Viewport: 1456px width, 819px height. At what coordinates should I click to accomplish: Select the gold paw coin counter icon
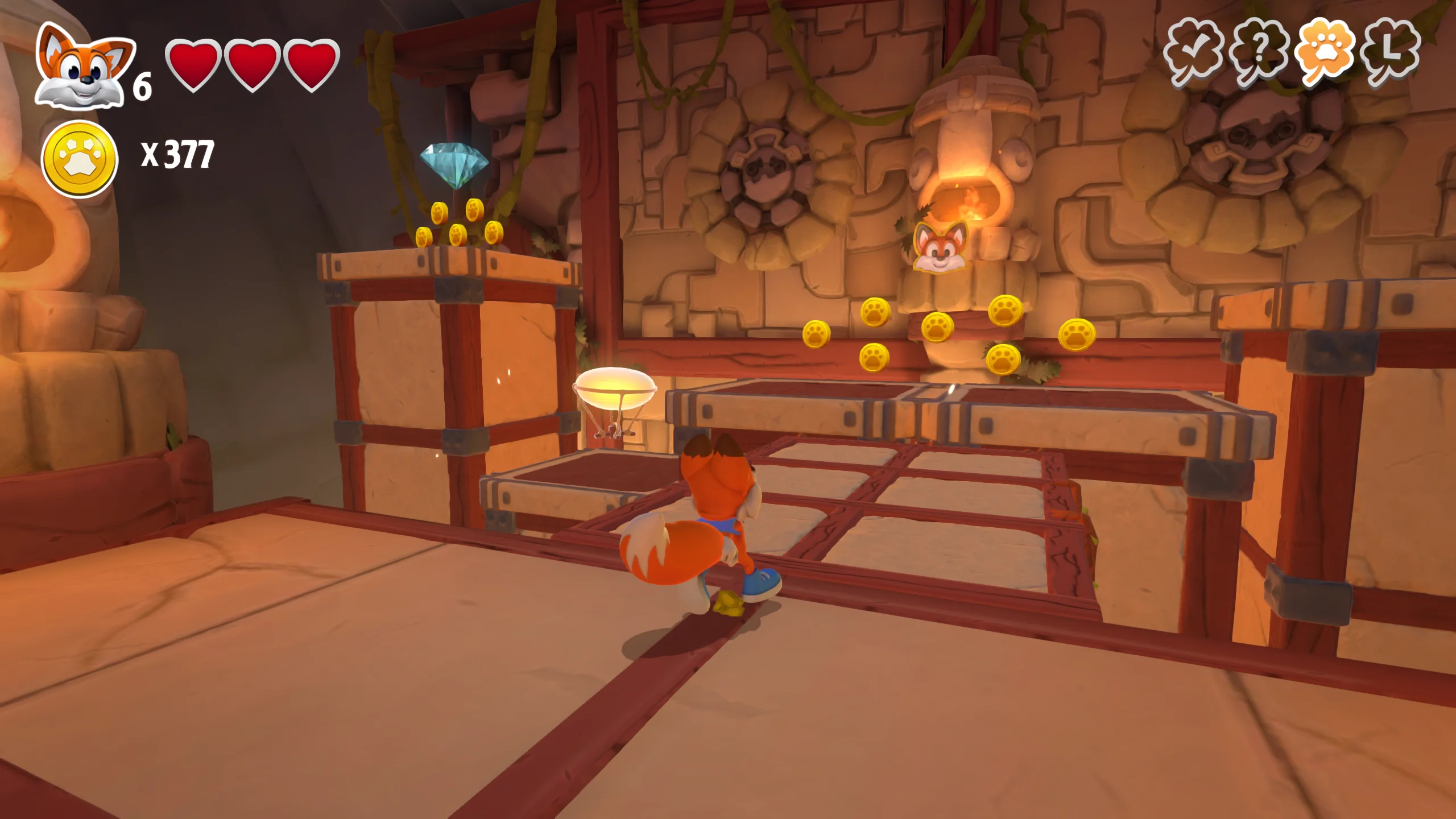click(x=80, y=159)
